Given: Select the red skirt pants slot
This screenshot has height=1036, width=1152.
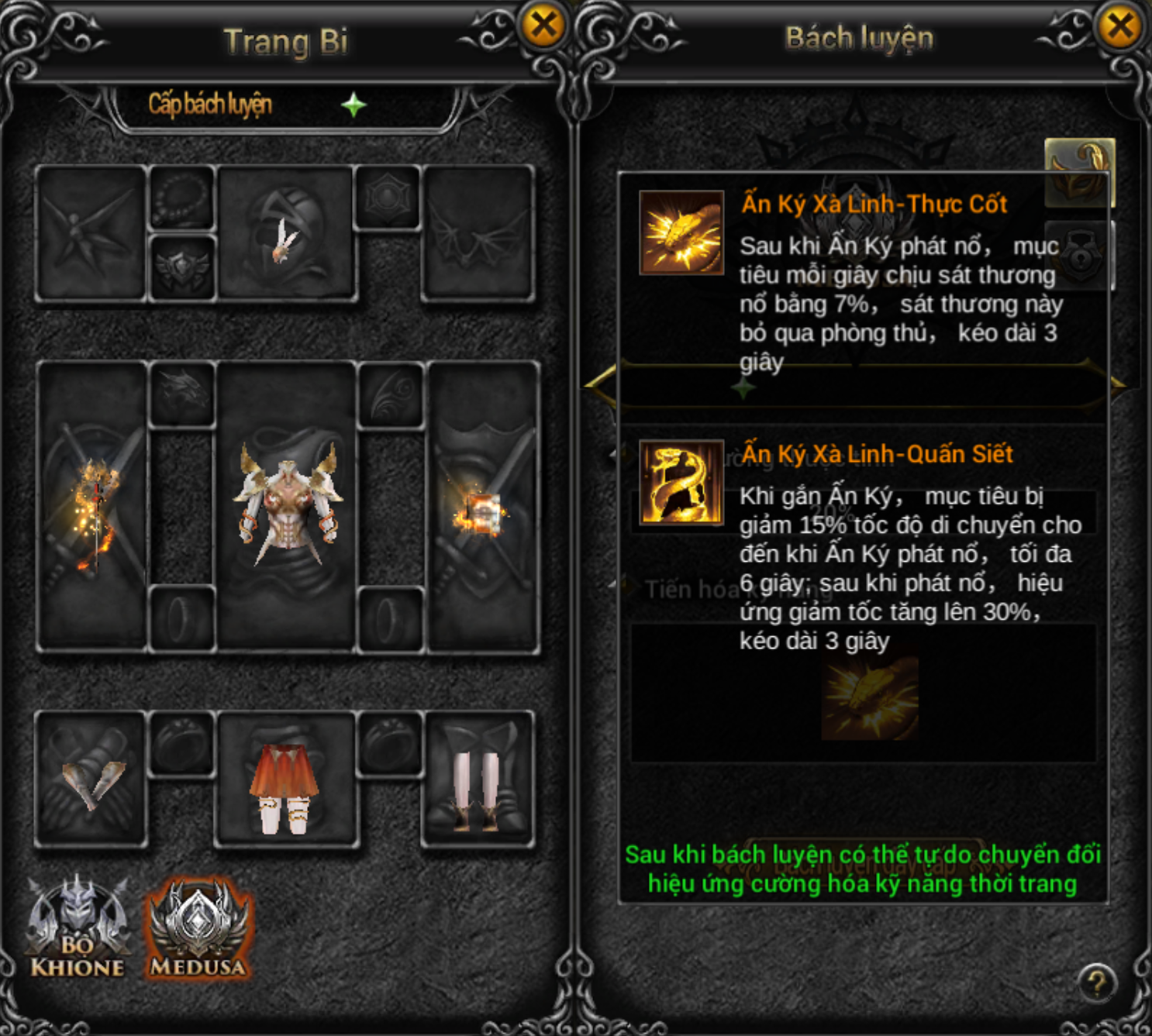Looking at the screenshot, I should click(x=285, y=779).
